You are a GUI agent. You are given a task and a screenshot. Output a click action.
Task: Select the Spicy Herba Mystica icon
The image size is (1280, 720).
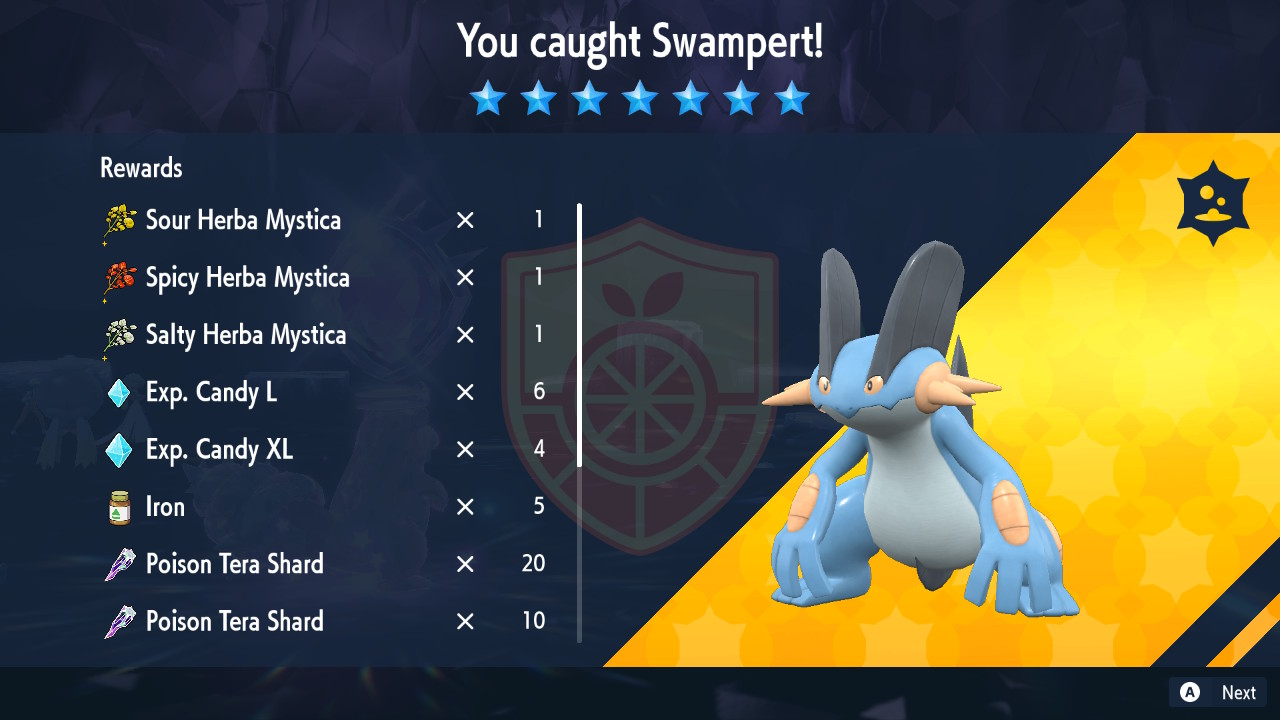(x=119, y=277)
